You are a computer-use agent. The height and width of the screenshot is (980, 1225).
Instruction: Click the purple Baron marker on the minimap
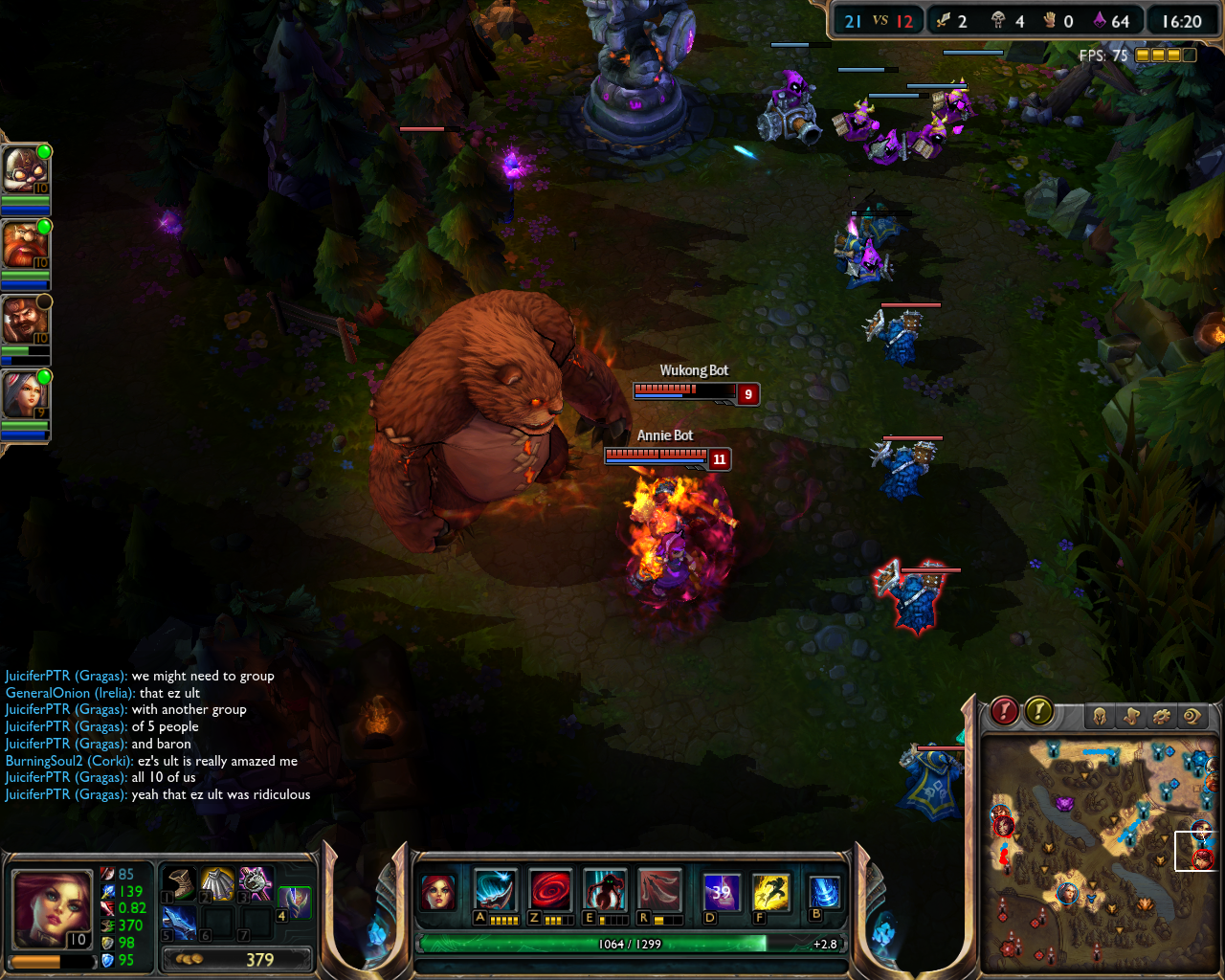point(1064,804)
